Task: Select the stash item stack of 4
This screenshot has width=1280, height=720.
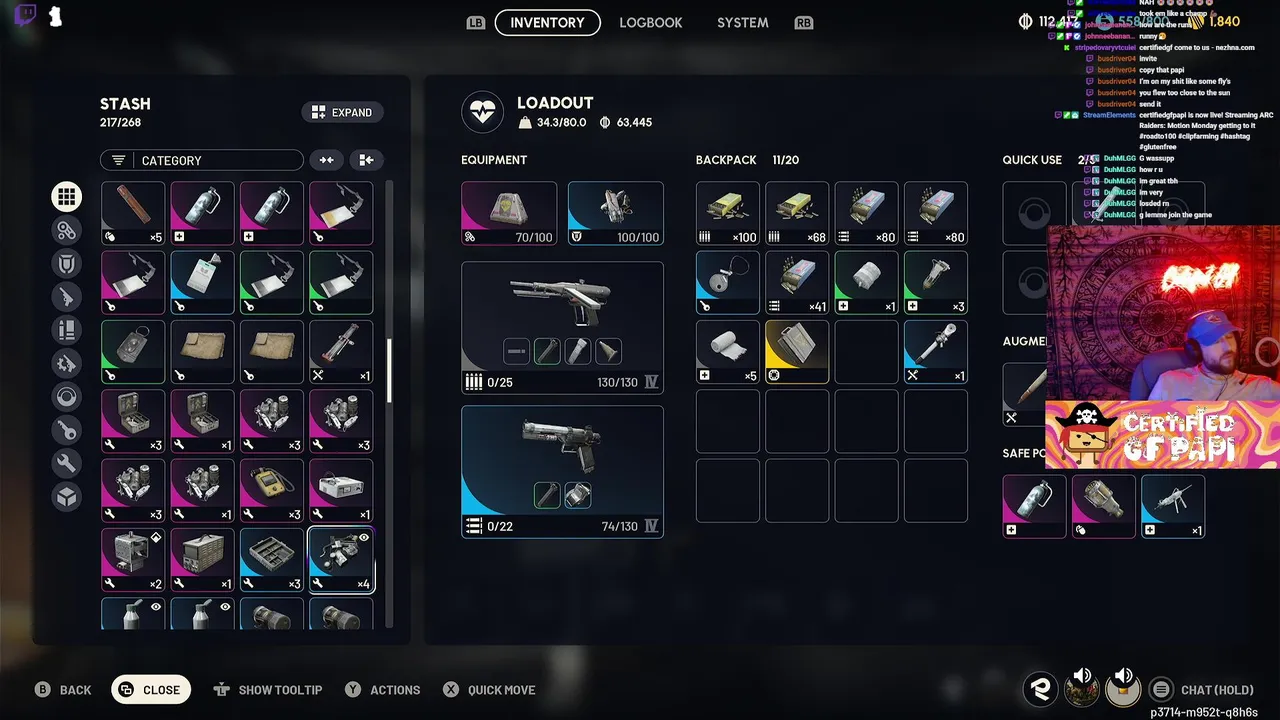Action: point(341,560)
